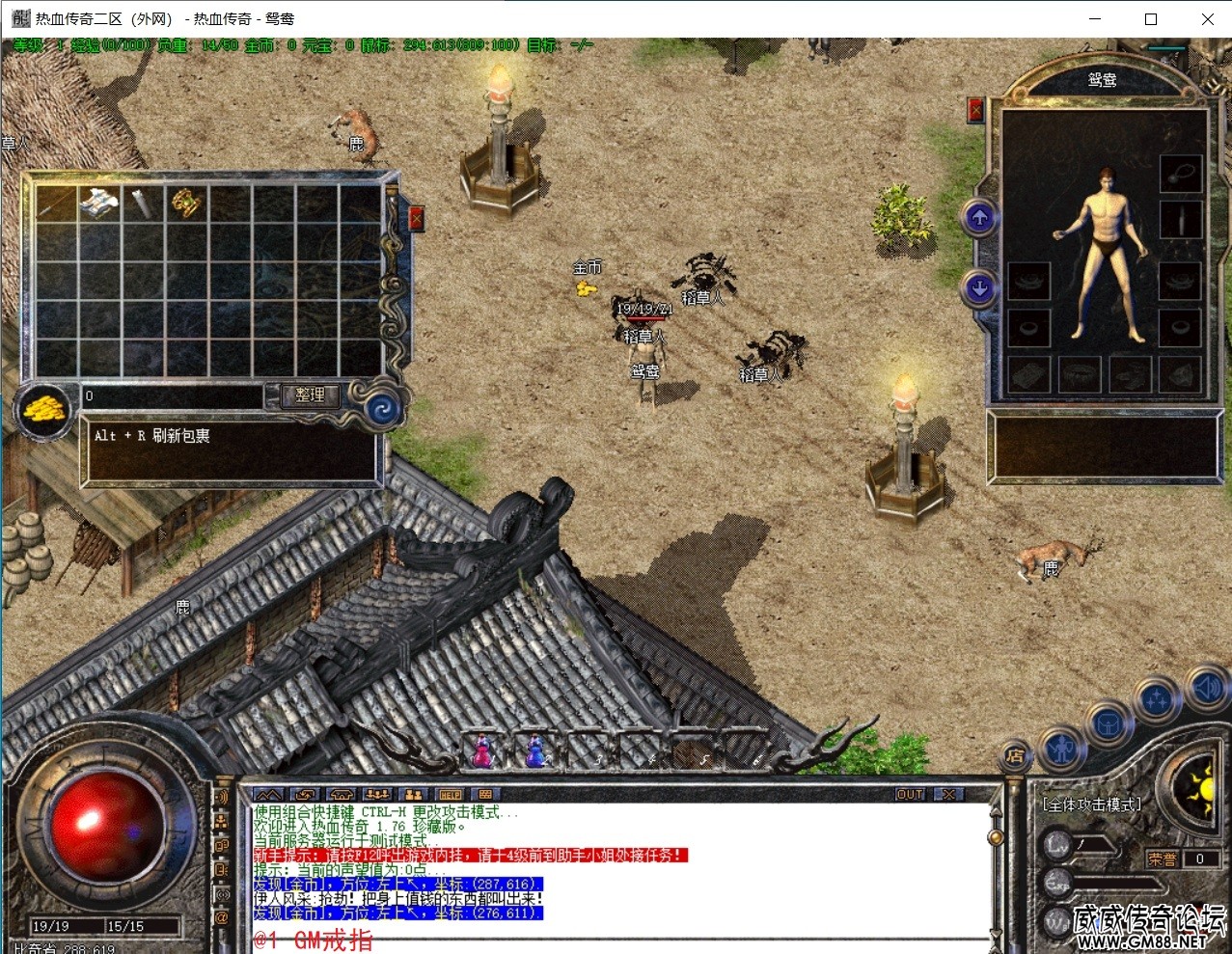Click the up arrow on the character panel
Image resolution: width=1232 pixels, height=954 pixels.
click(x=979, y=218)
